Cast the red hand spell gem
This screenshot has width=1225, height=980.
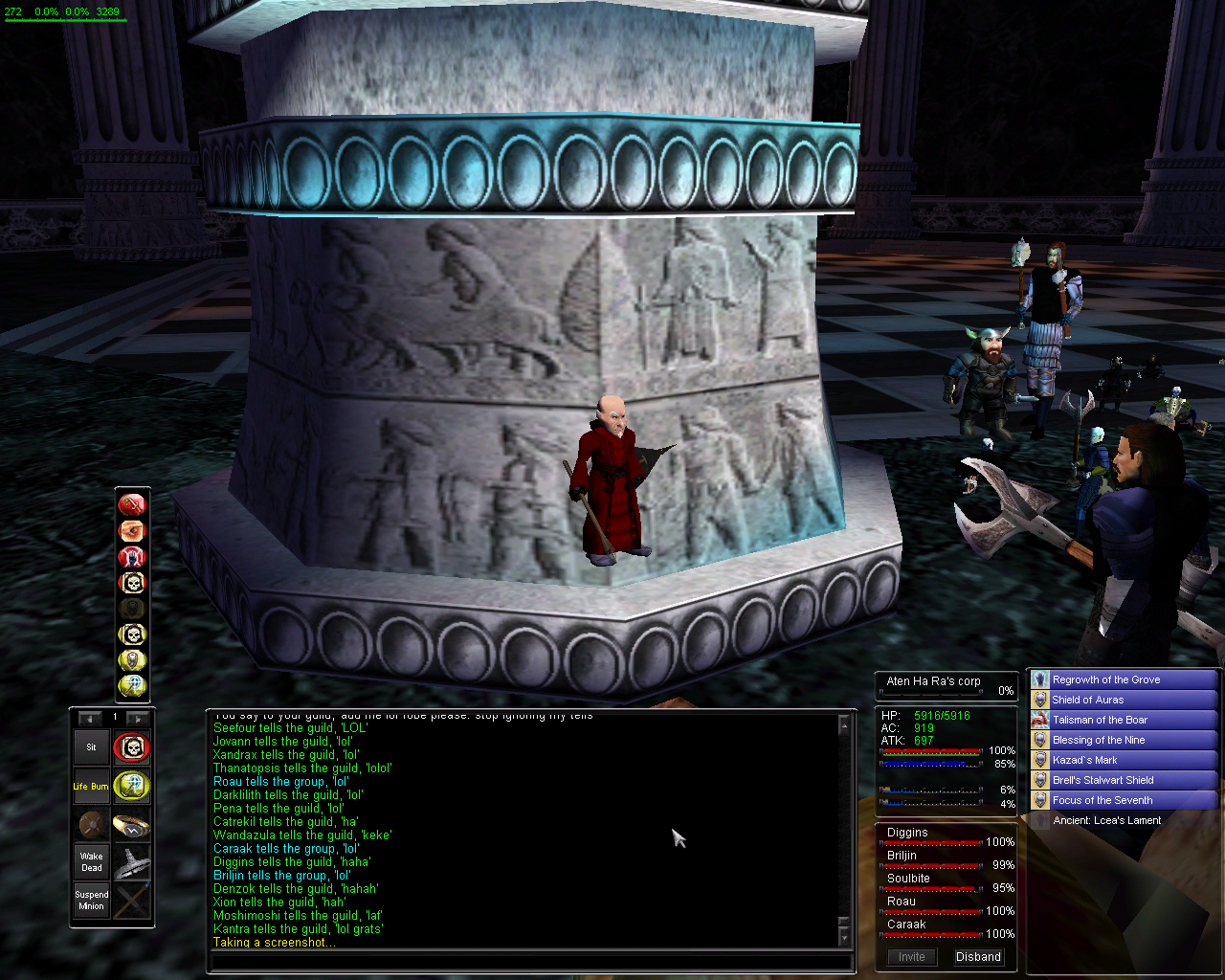coord(132,556)
